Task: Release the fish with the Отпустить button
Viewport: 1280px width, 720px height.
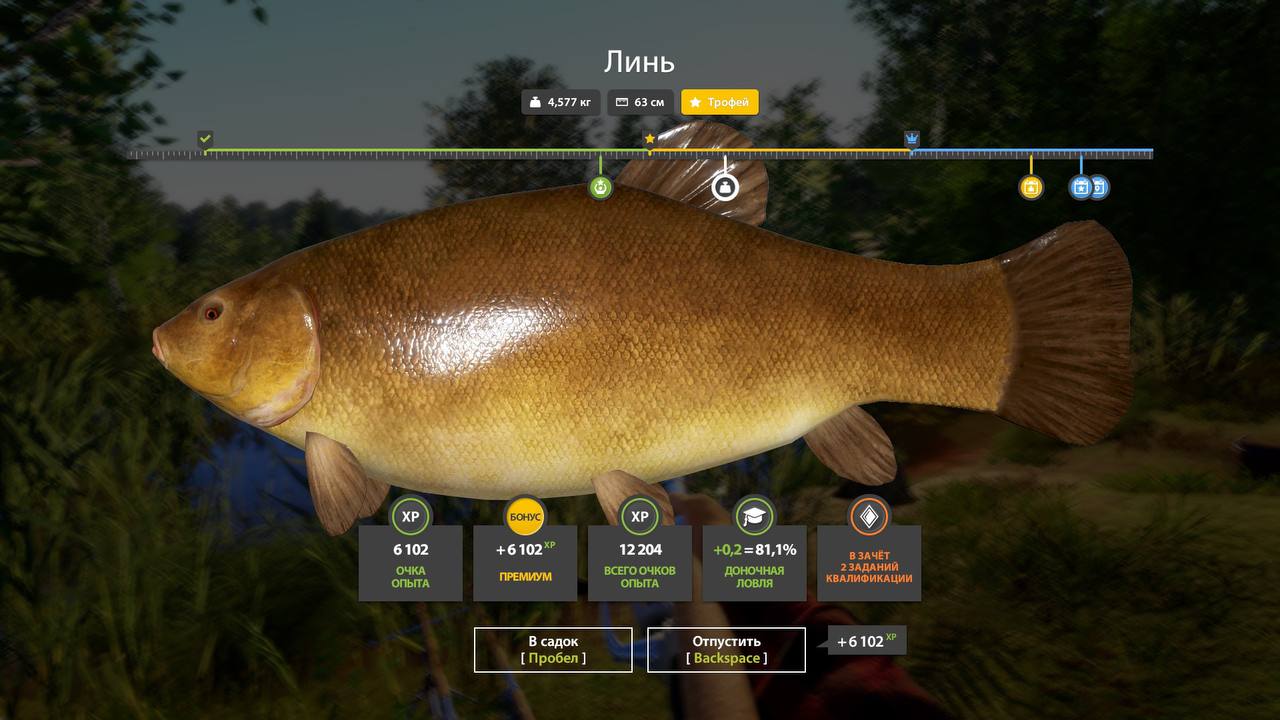Action: point(726,650)
